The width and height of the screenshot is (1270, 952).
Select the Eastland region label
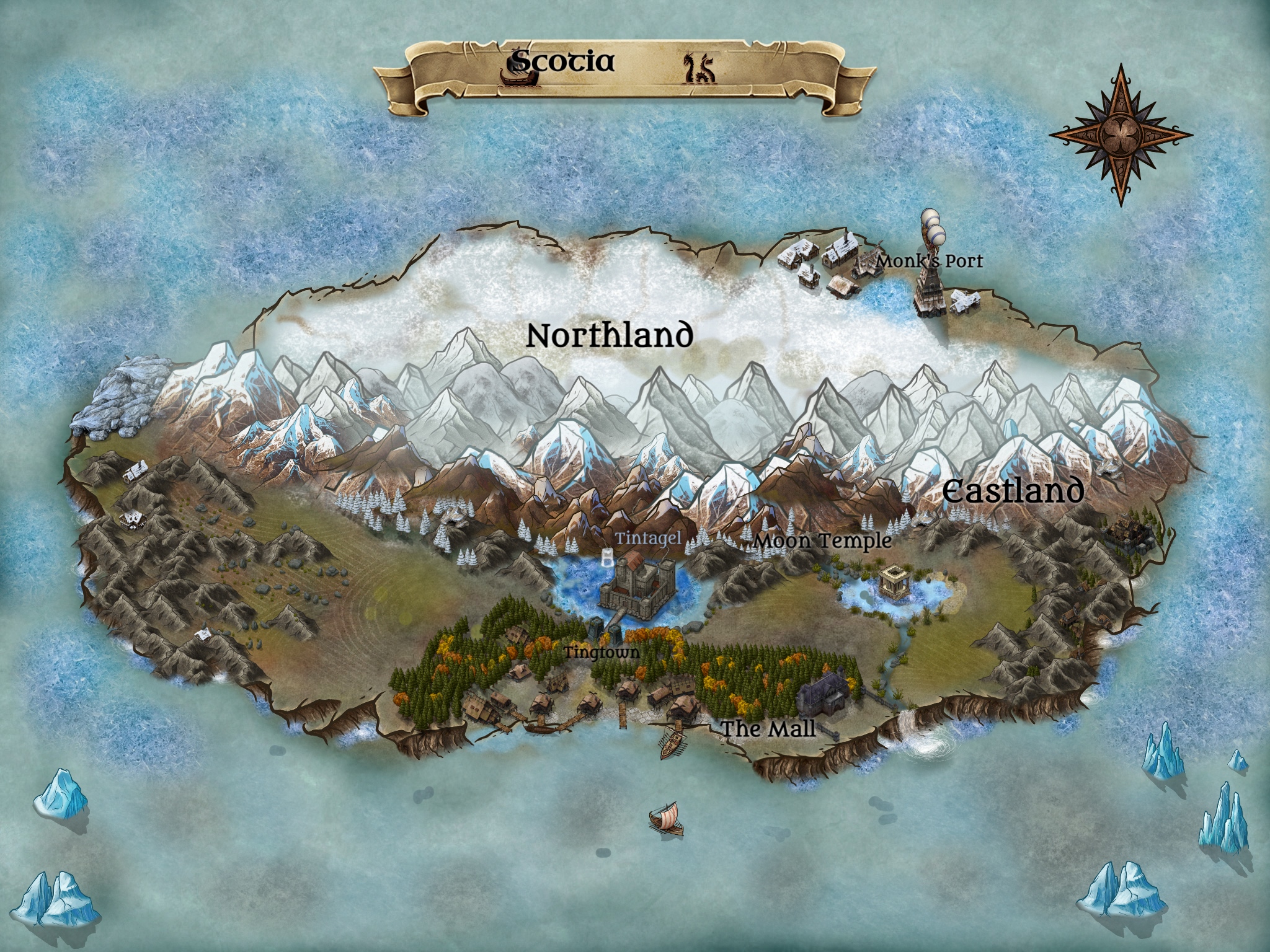(1013, 491)
